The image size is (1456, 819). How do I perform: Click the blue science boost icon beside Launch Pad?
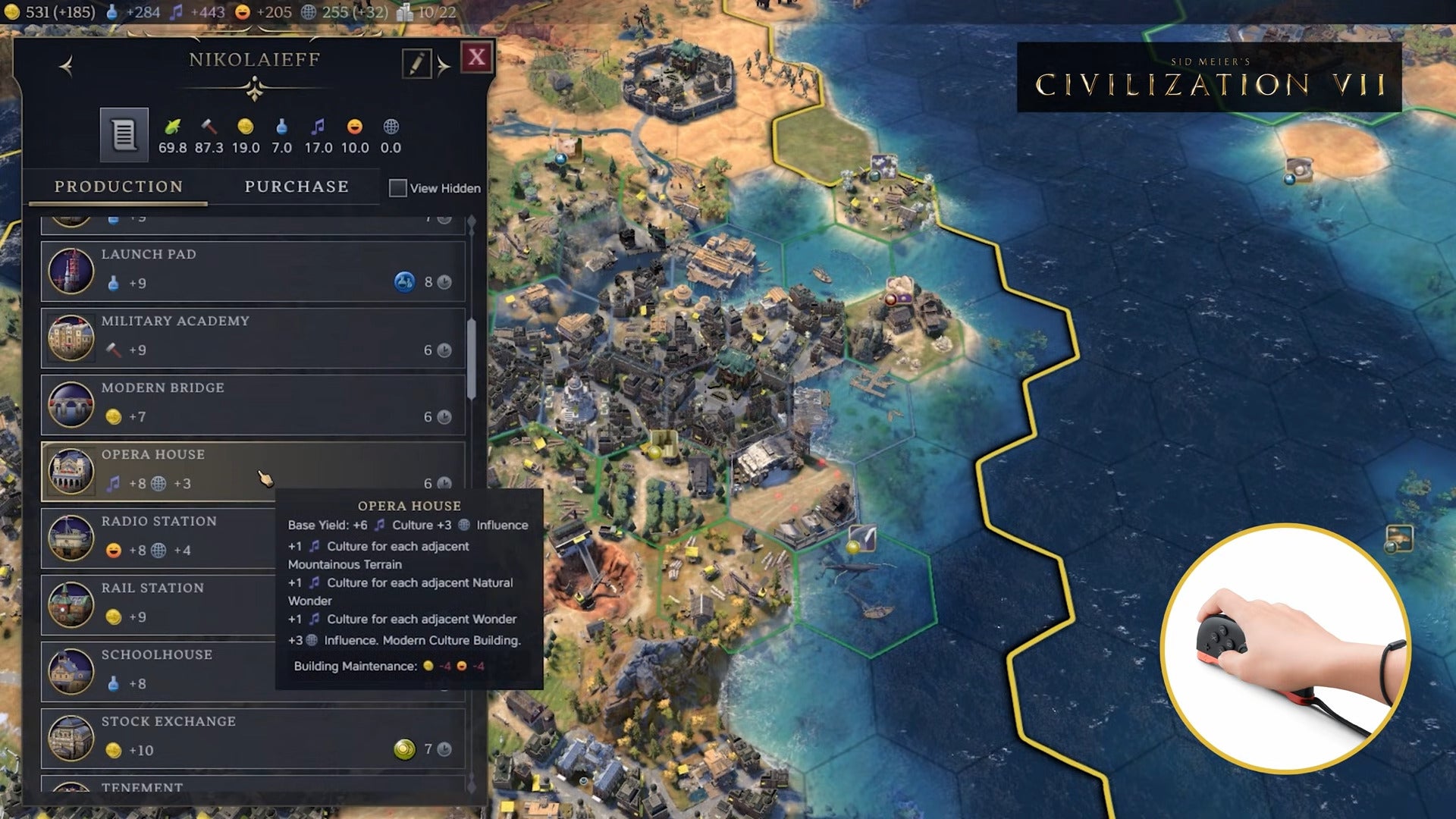(405, 283)
